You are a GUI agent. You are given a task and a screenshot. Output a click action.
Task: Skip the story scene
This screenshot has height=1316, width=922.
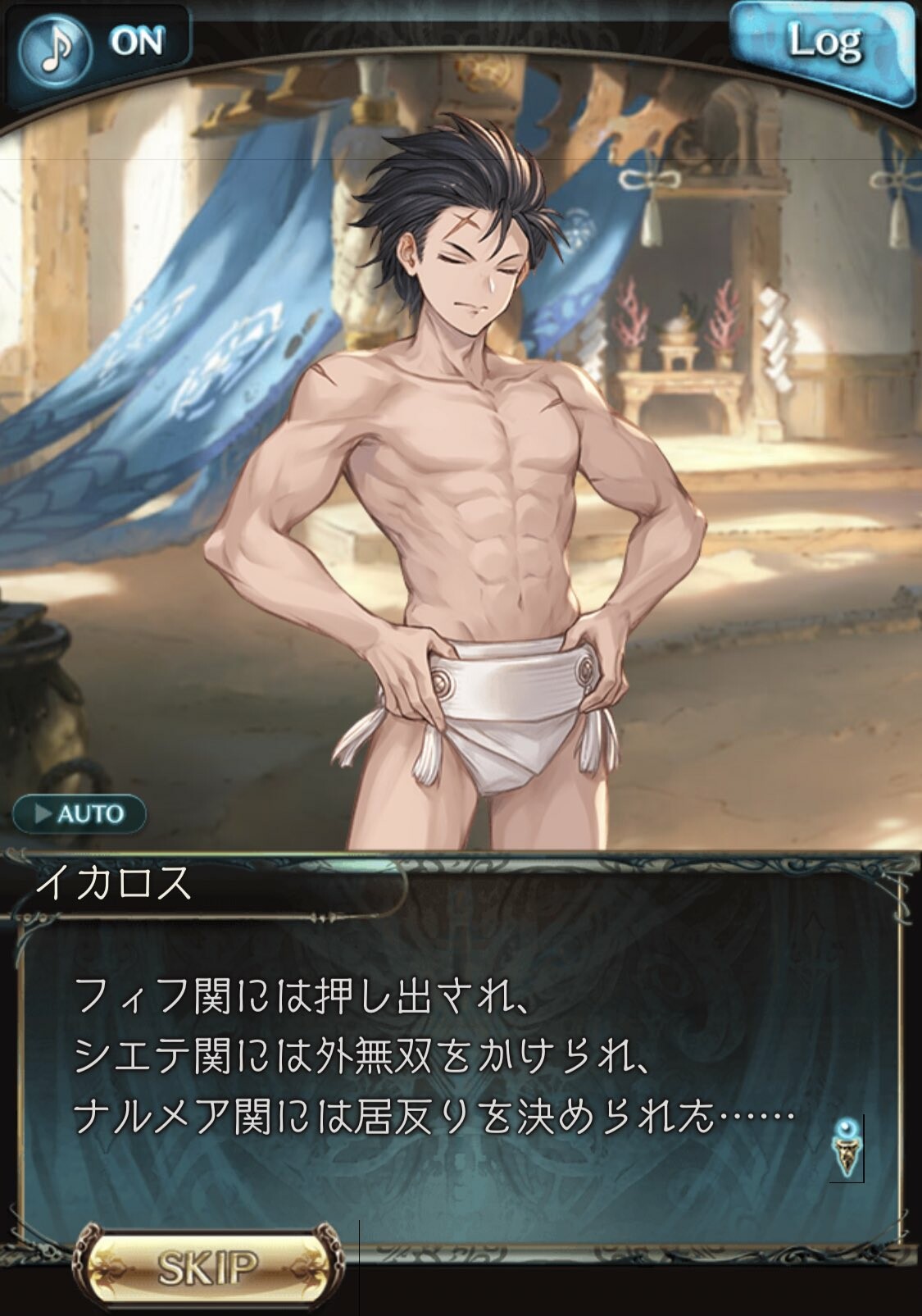pos(207,1267)
